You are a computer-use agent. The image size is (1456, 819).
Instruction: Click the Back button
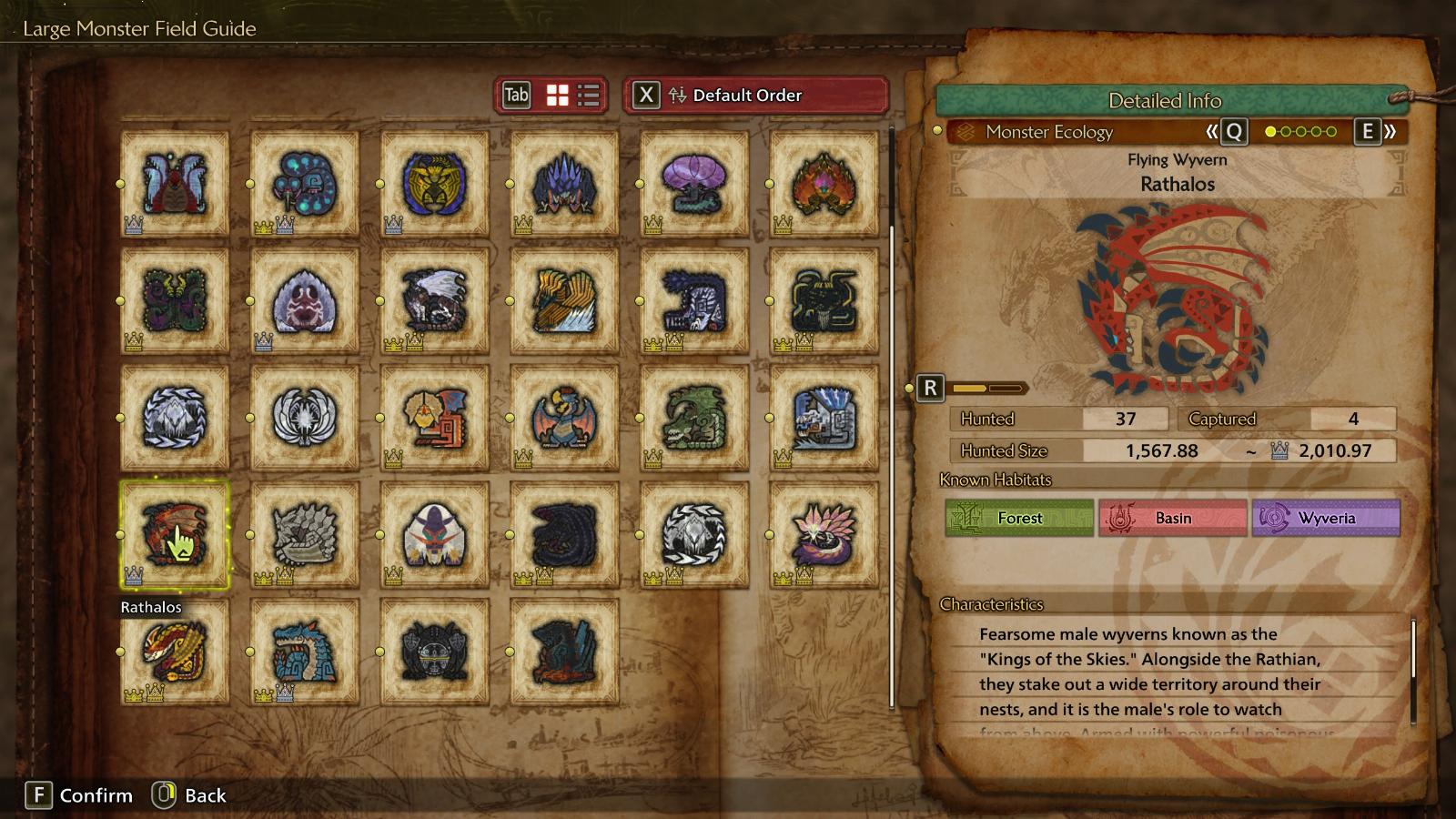(x=189, y=795)
